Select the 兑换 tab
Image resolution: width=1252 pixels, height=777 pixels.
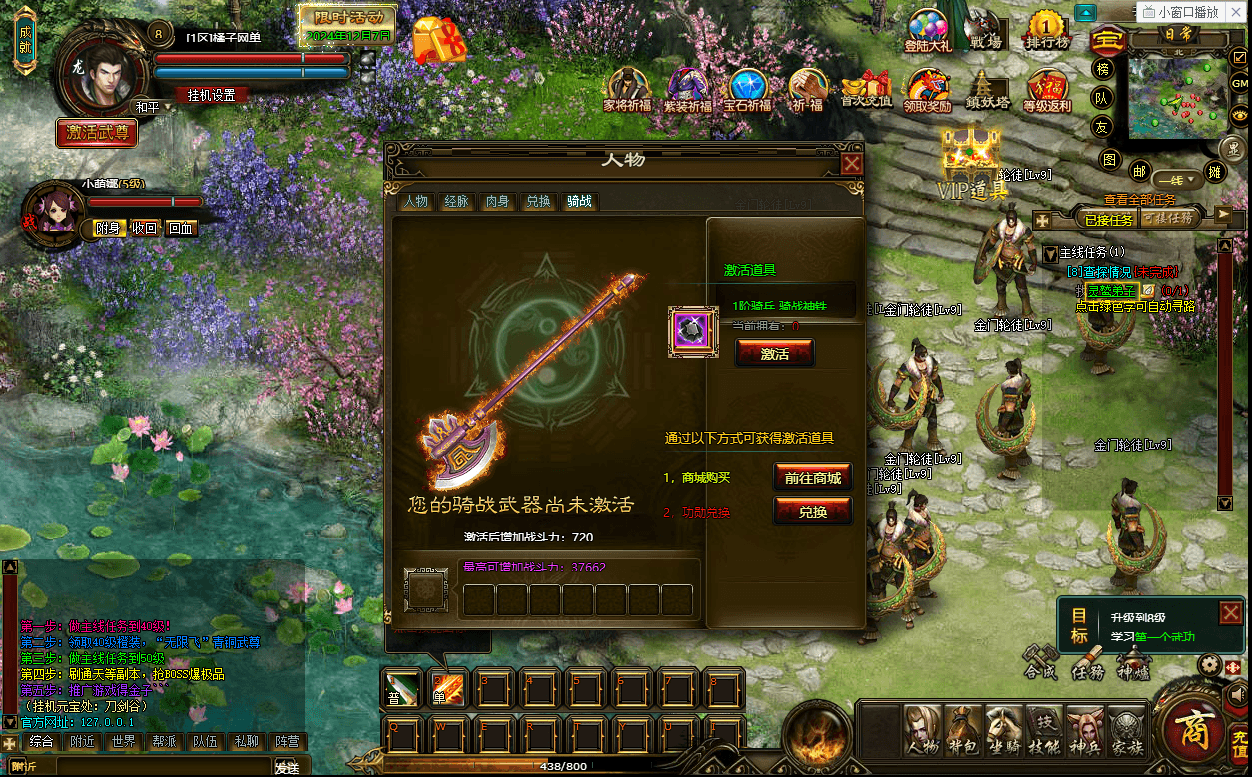538,201
